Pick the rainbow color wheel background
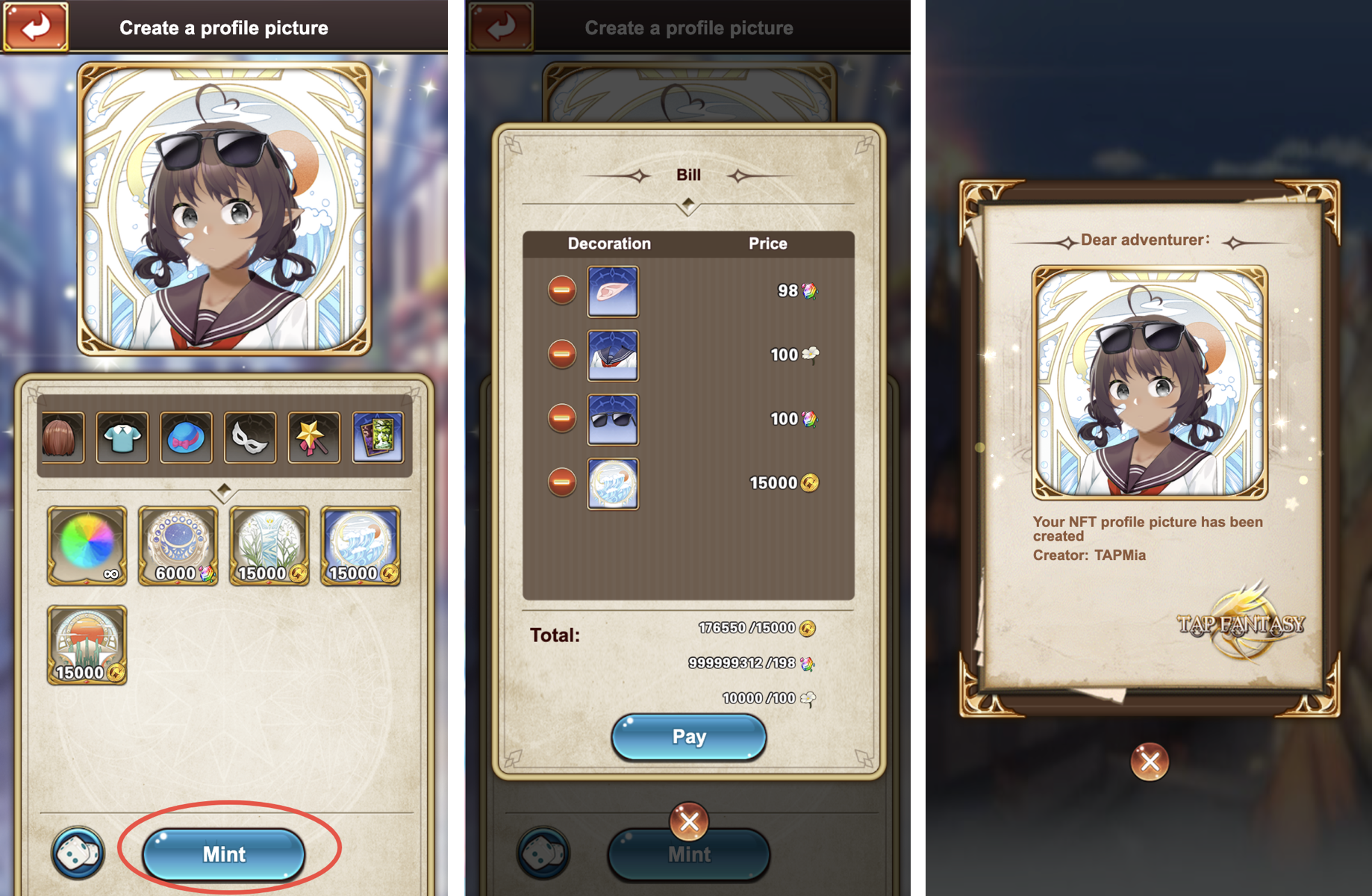The width and height of the screenshot is (1372, 896). pyautogui.click(x=87, y=545)
